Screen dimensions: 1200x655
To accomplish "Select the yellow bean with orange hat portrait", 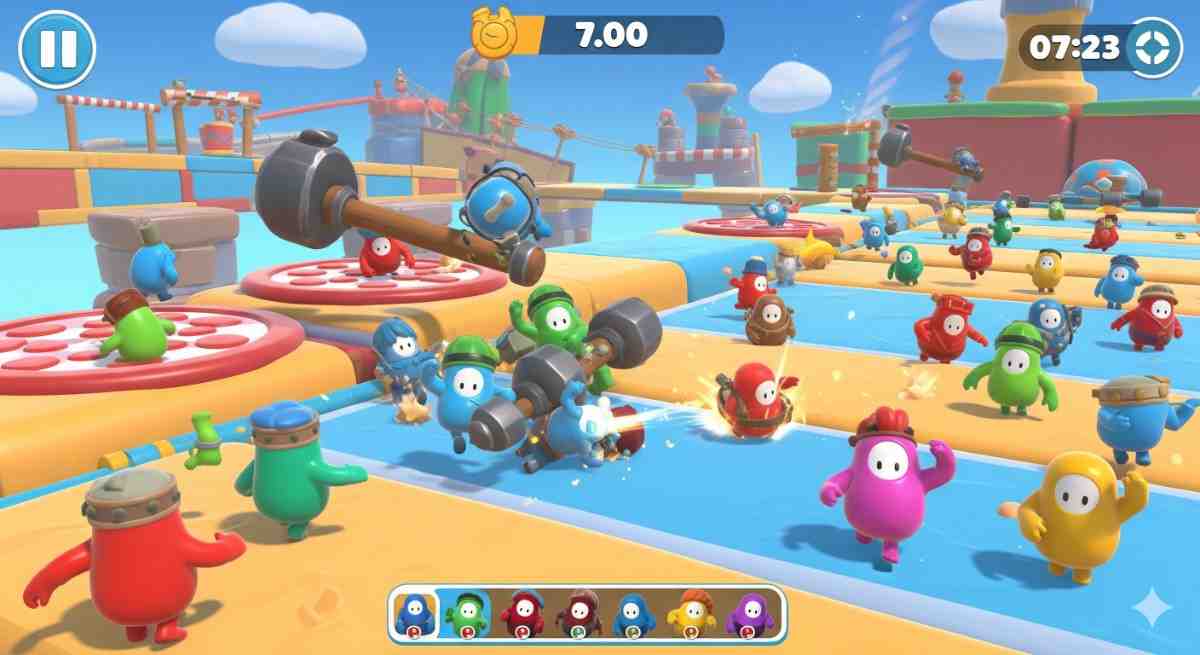I will point(692,613).
